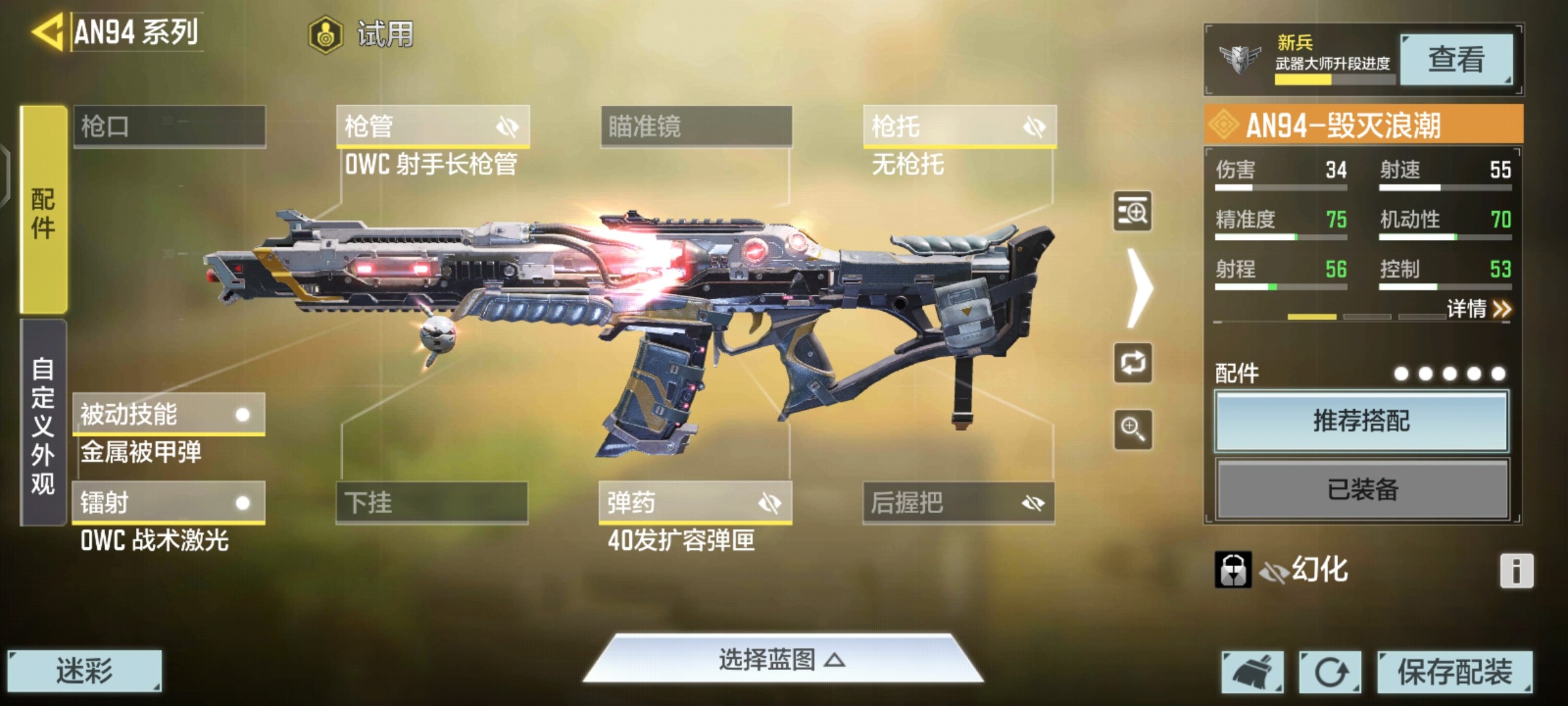Open the 枪口 muzzle attachment slot
The width and height of the screenshot is (1568, 706).
(x=169, y=126)
